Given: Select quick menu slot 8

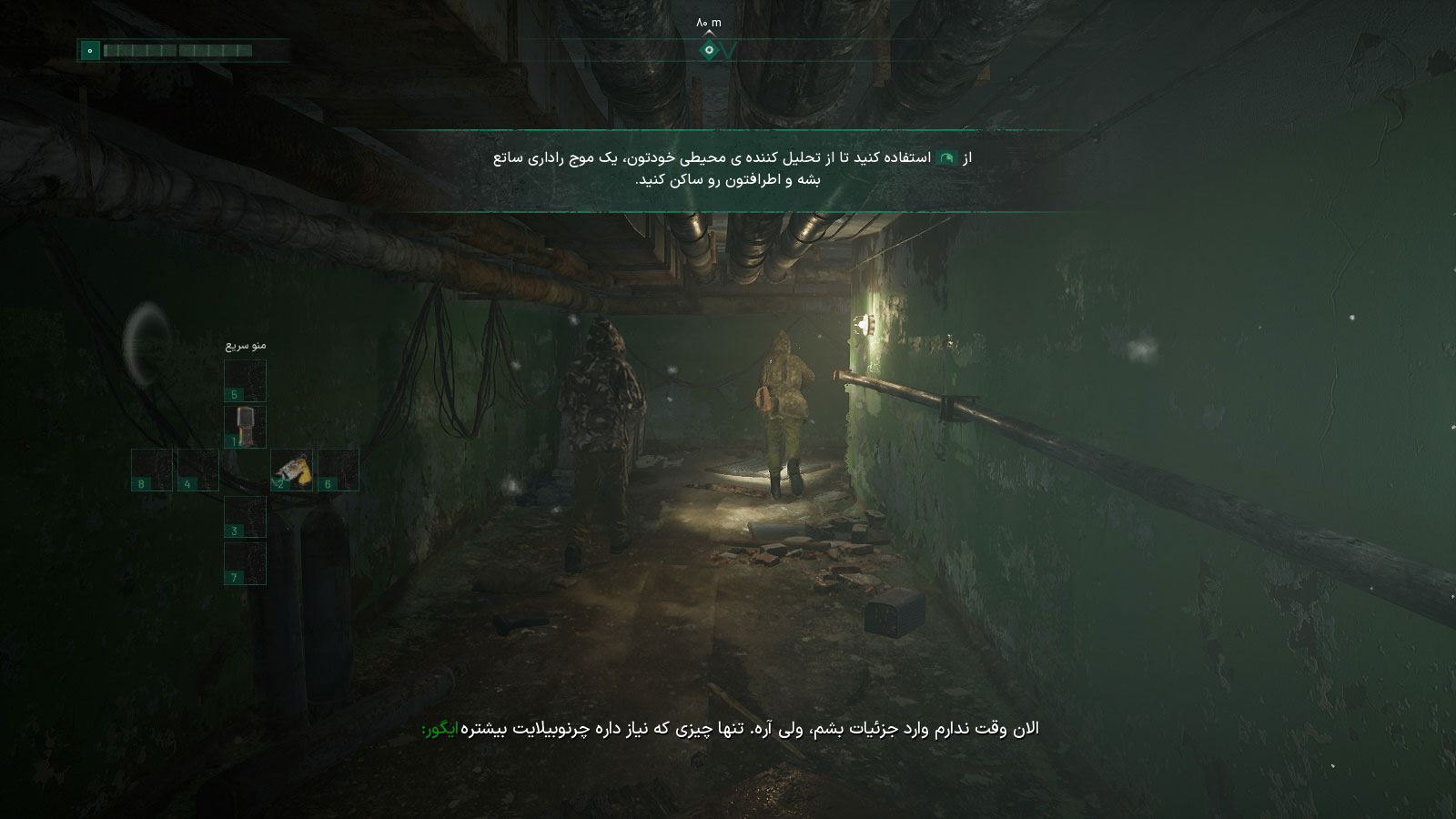Looking at the screenshot, I should click(x=151, y=470).
